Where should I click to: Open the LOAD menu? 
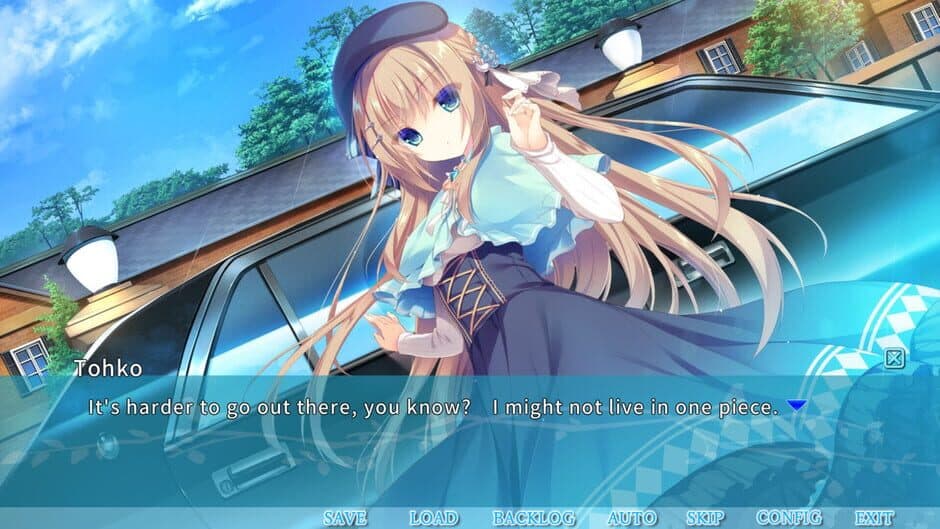tap(434, 518)
